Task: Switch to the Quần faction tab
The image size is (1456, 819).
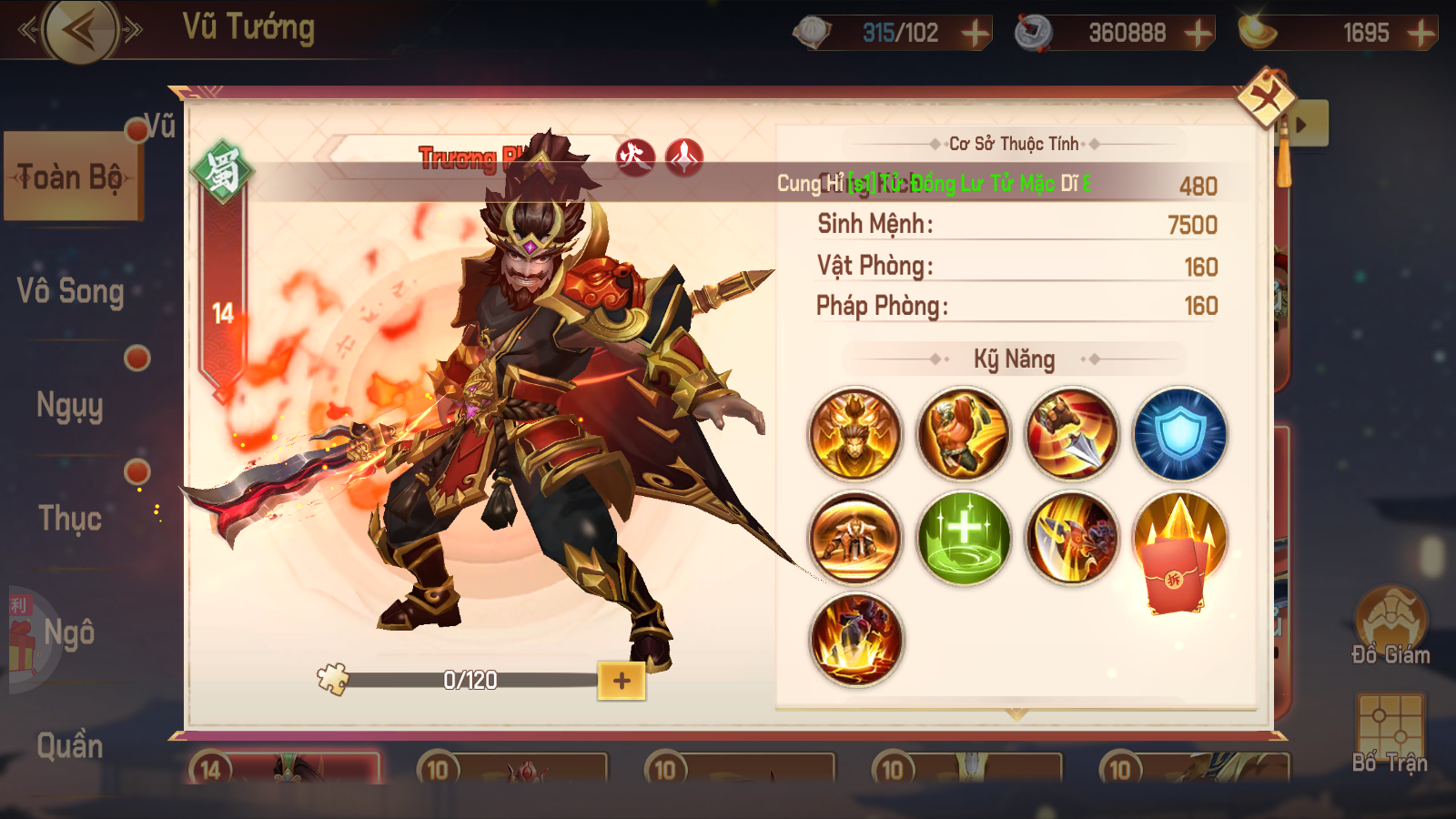Action: (x=70, y=746)
